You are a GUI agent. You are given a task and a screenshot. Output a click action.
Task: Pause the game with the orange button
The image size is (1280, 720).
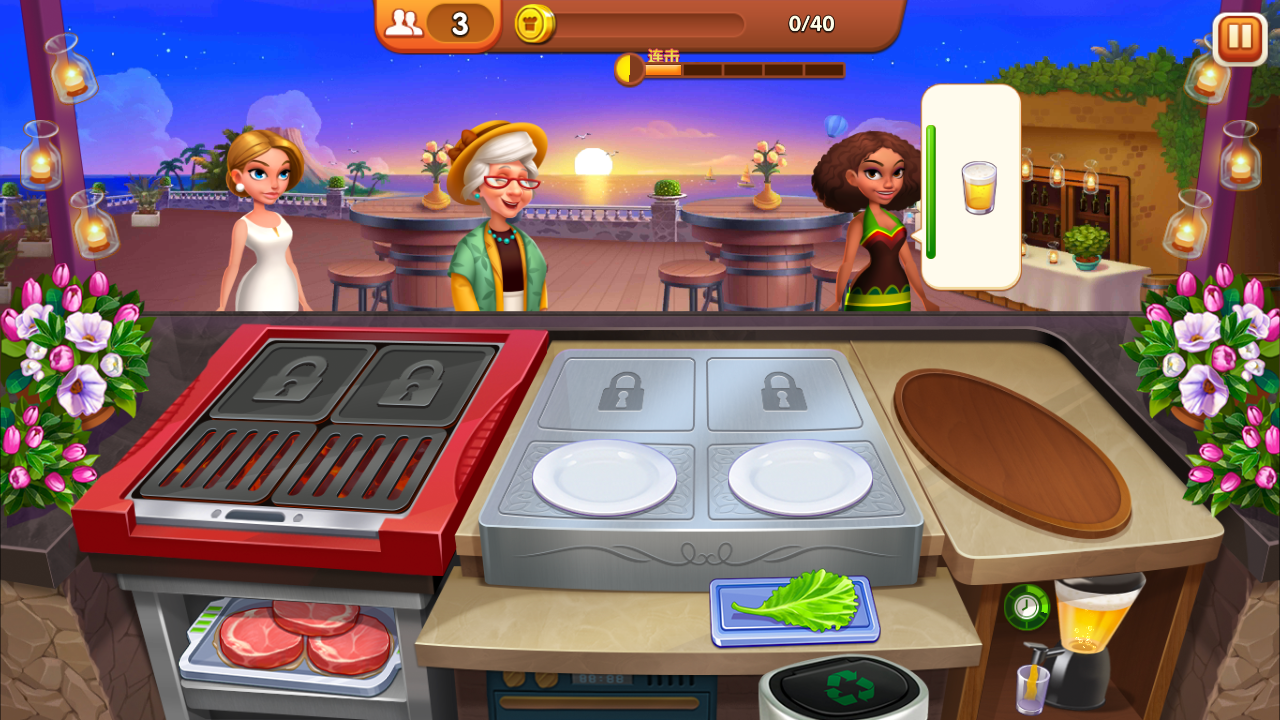[1239, 38]
